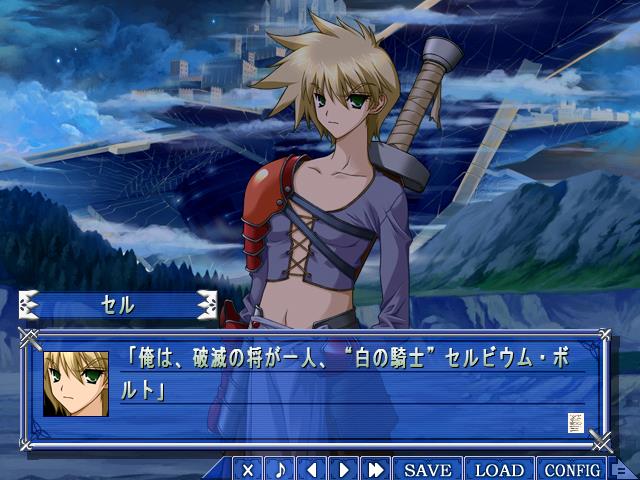The height and width of the screenshot is (480, 640).
Task: Click the music note button
Action: (280, 469)
